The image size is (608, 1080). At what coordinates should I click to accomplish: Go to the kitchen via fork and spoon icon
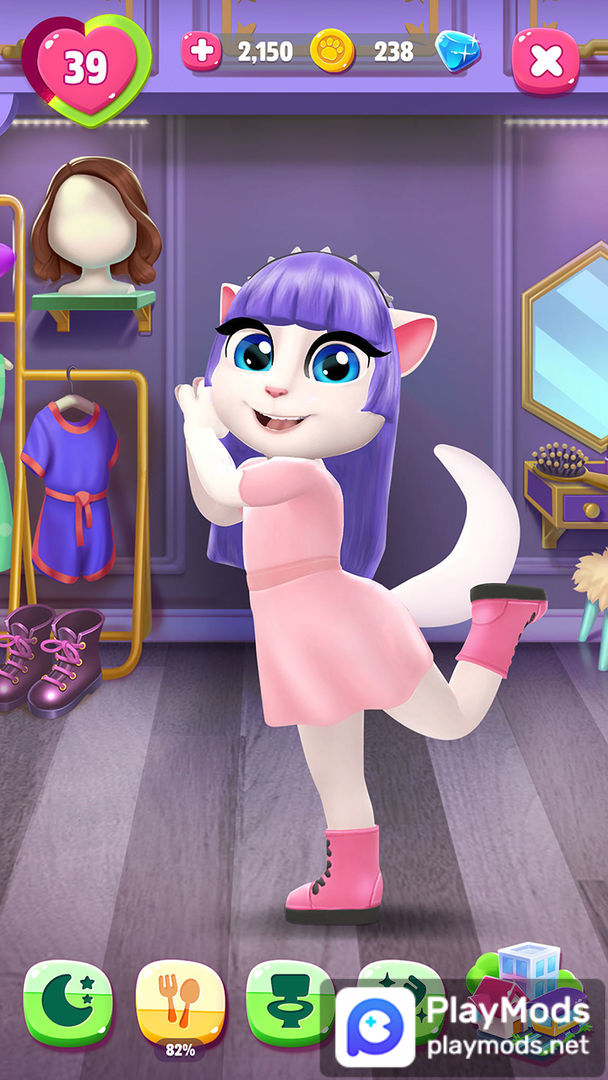coord(180,998)
